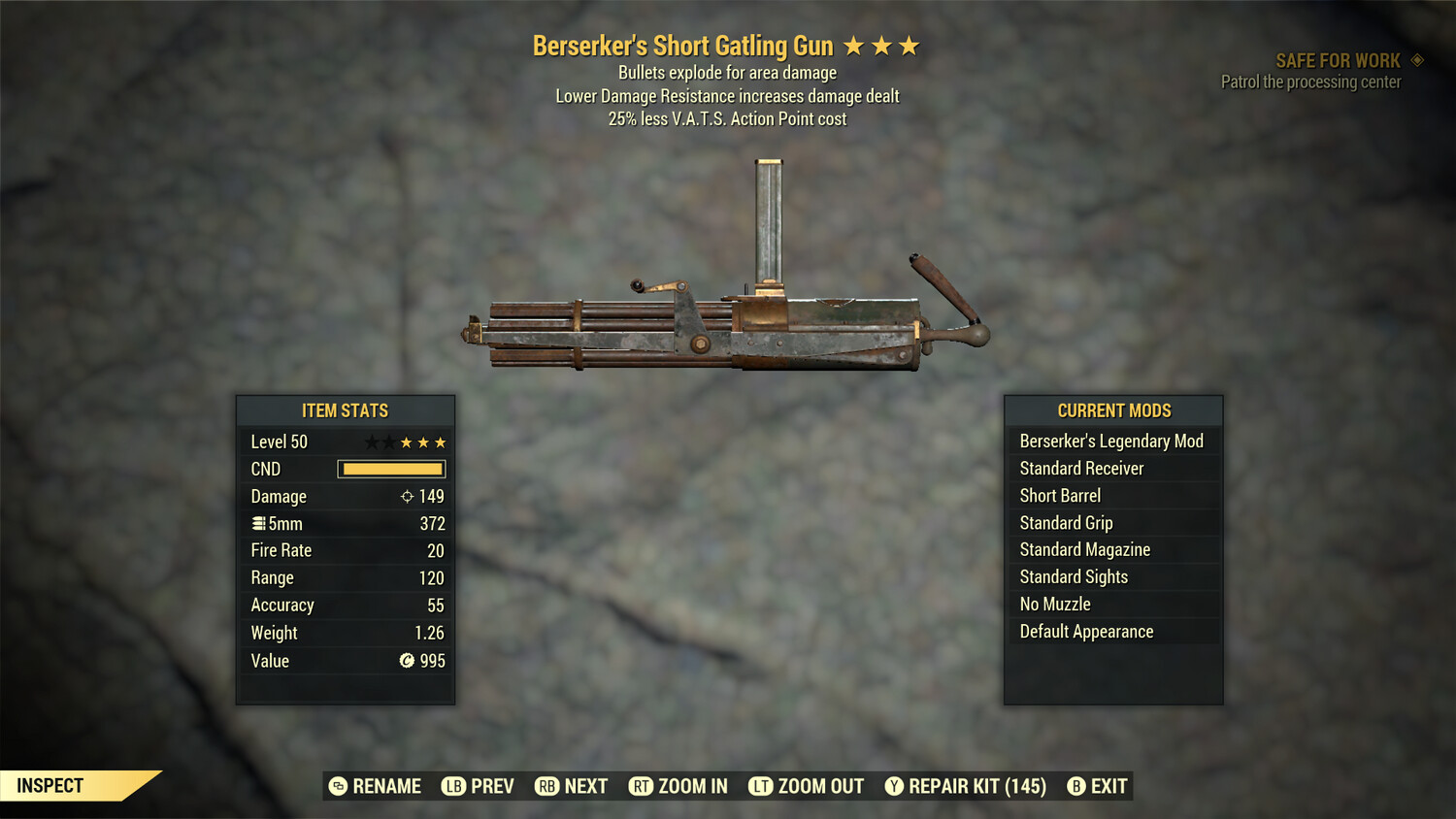Click the diamond icon beside SAFE FOR WORK

[x=1415, y=59]
